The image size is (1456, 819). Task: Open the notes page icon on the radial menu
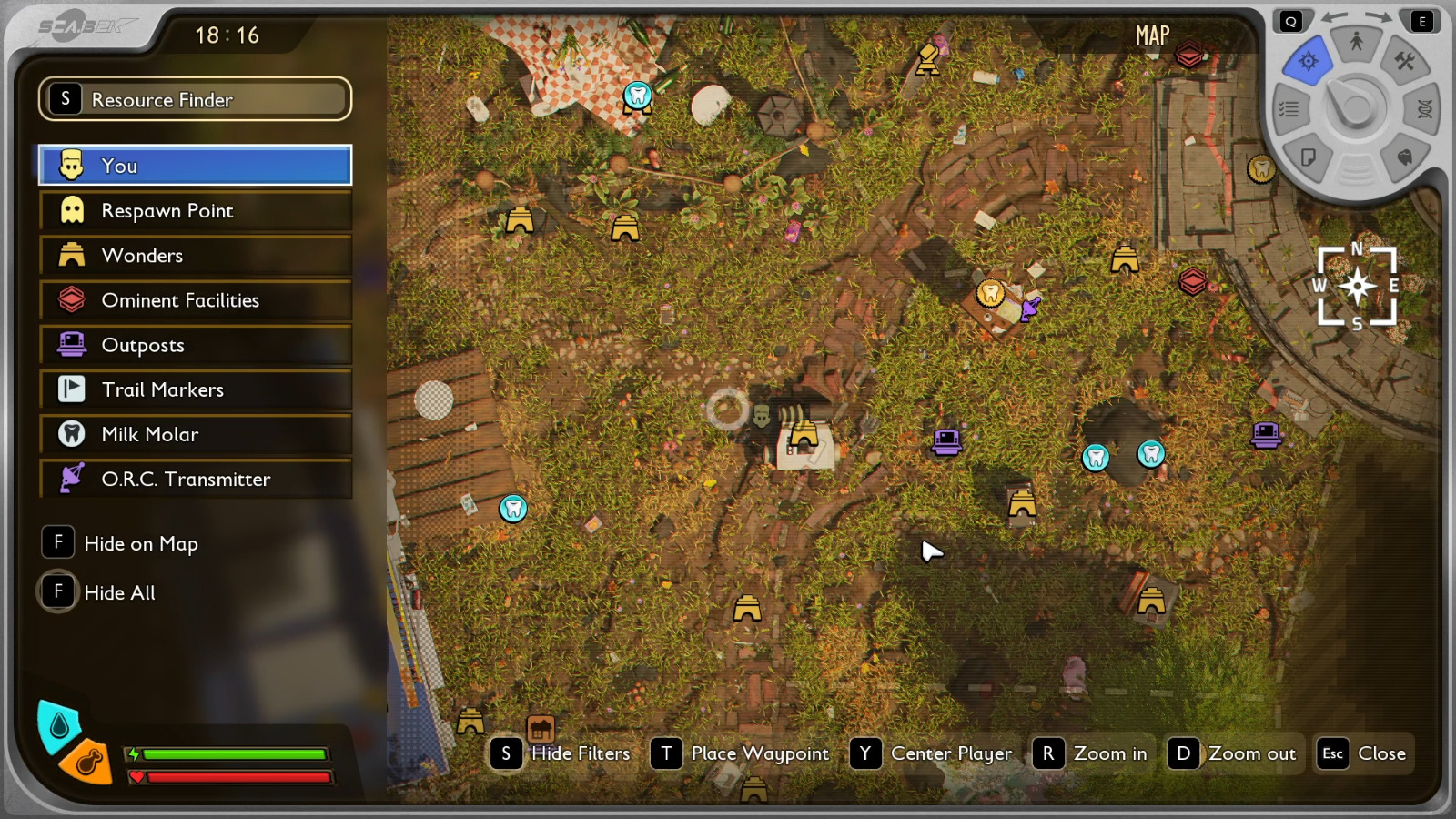coord(1308,158)
